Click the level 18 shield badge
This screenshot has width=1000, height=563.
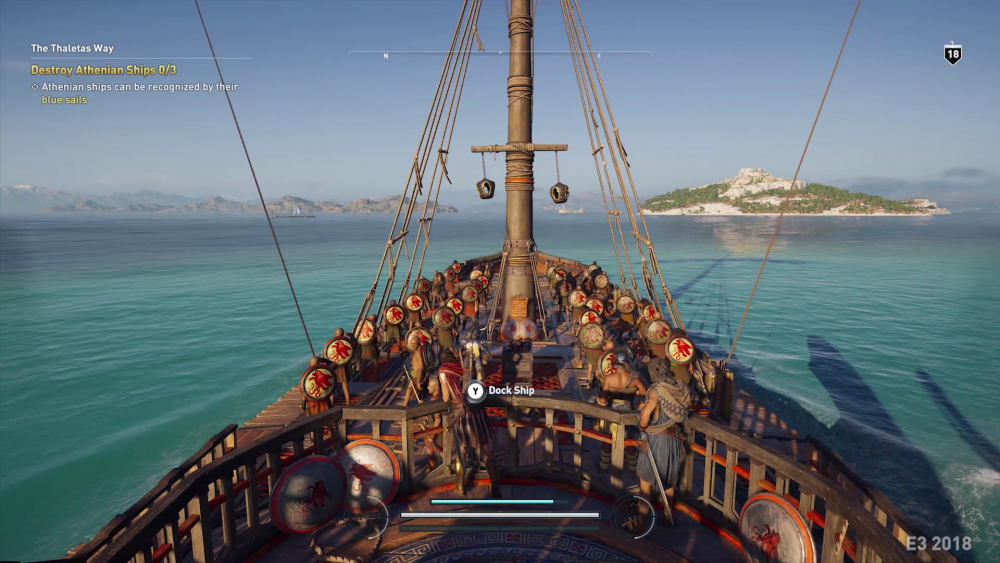[952, 55]
